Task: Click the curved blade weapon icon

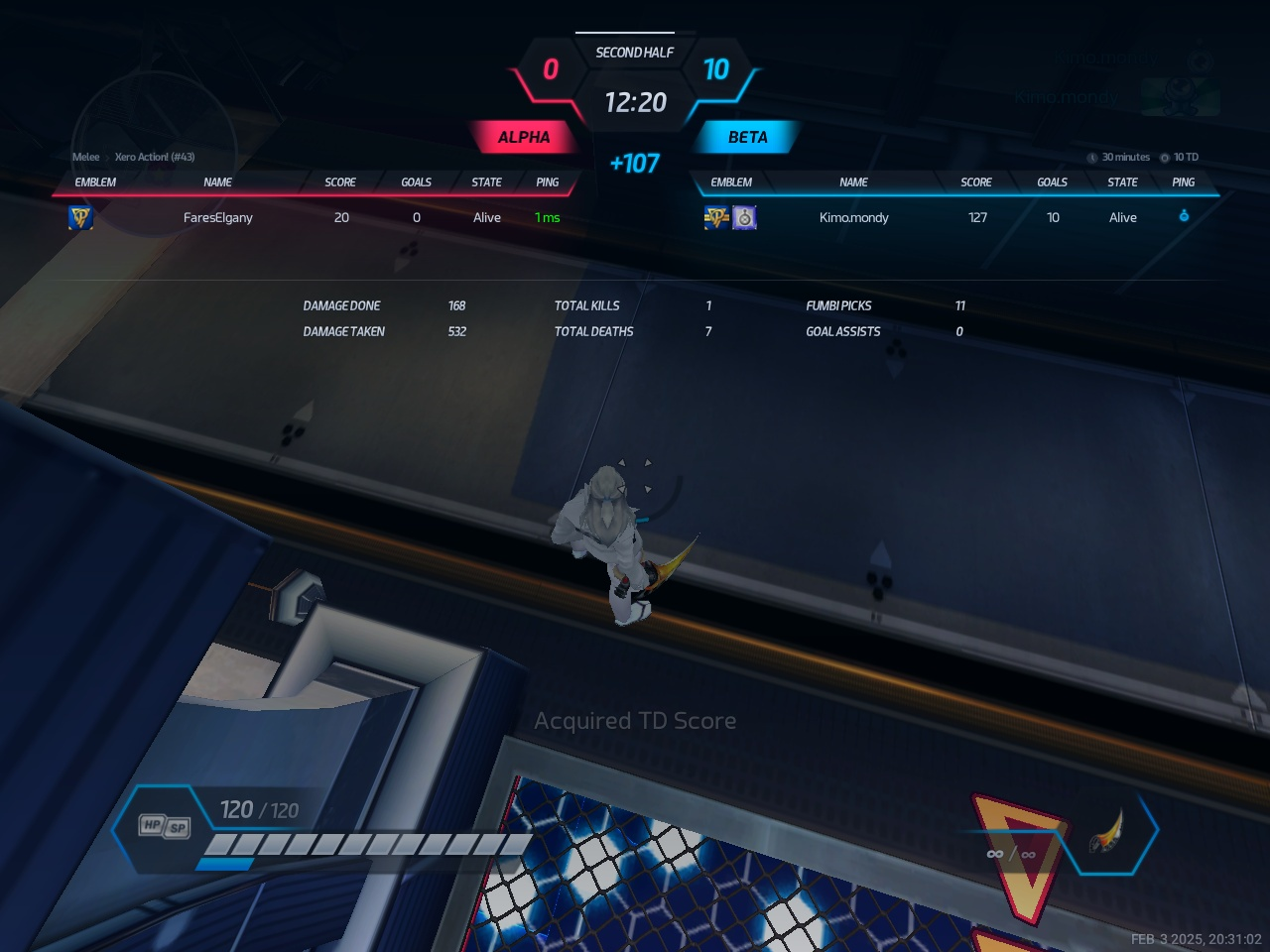Action: pyautogui.click(x=1107, y=833)
